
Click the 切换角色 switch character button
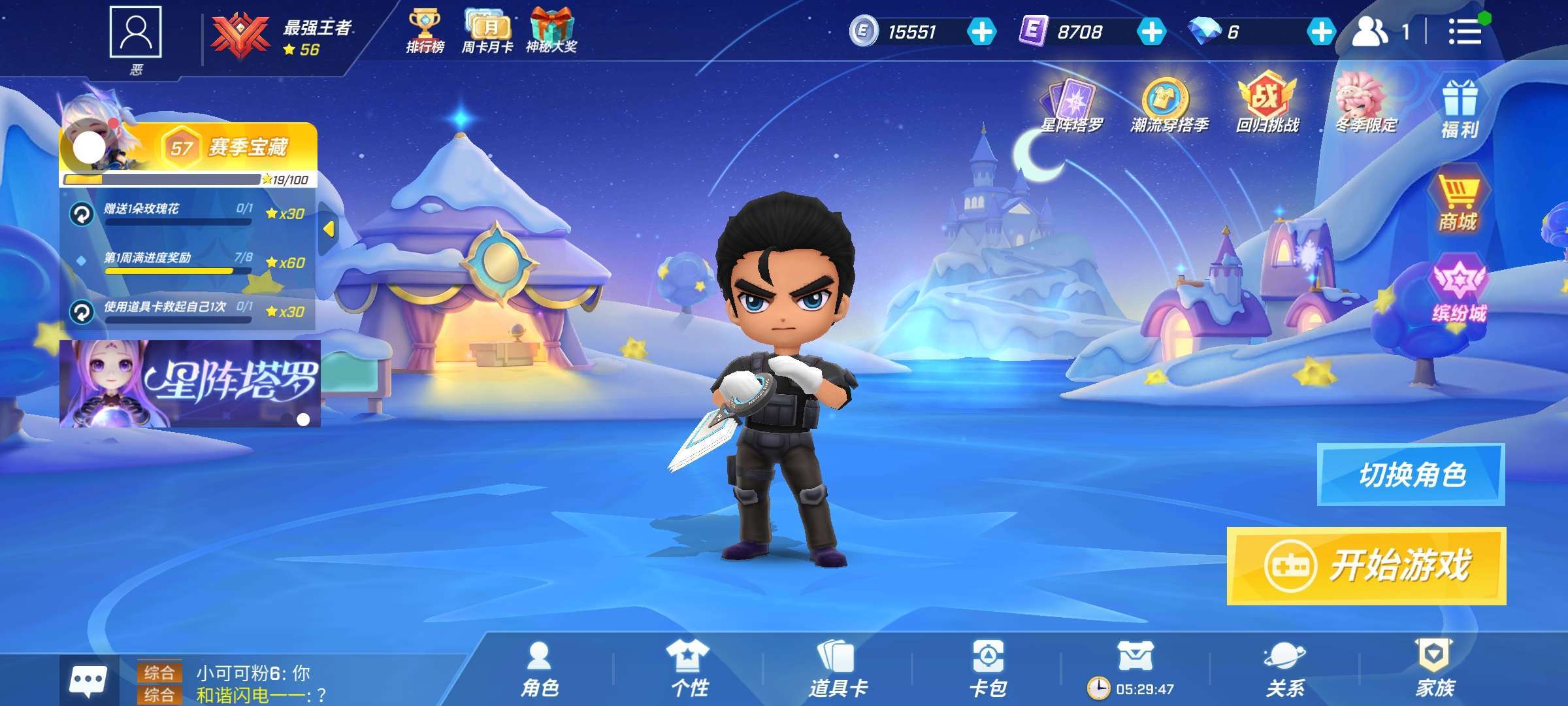click(1411, 475)
